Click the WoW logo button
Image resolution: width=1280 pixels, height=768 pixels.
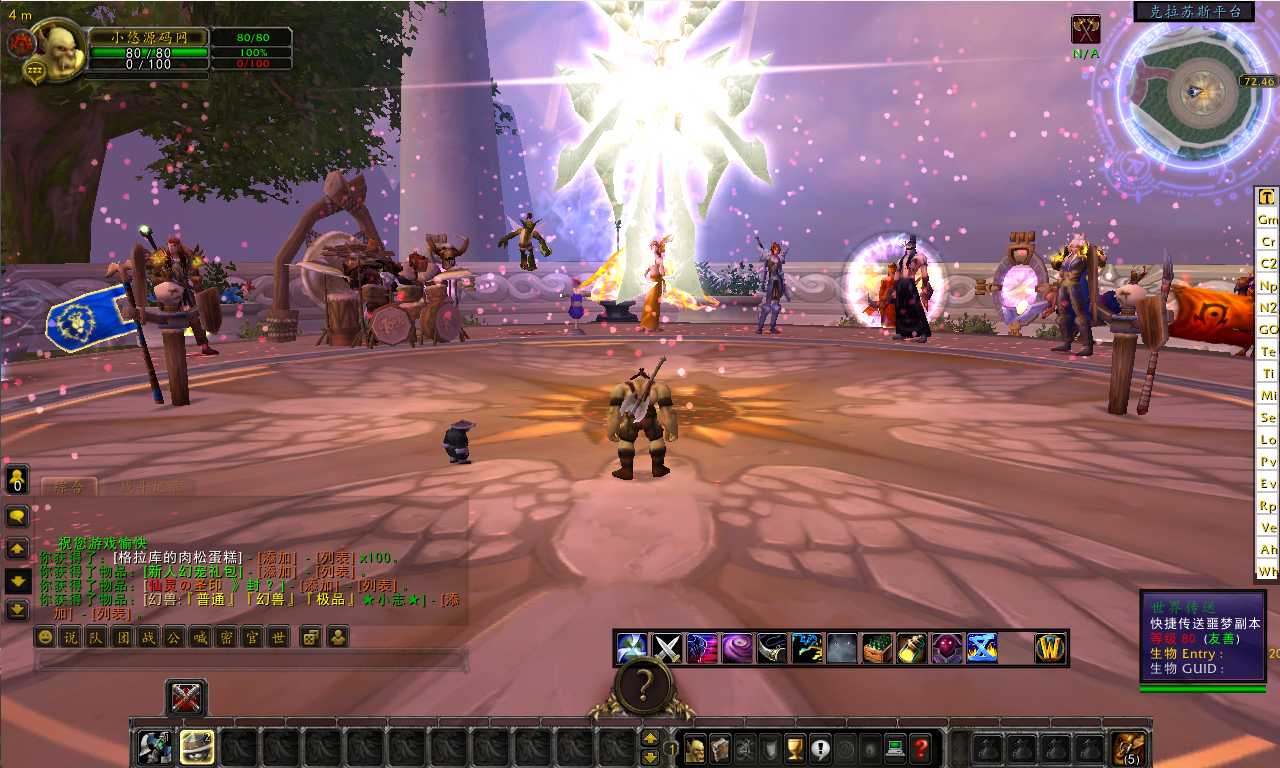point(1050,648)
